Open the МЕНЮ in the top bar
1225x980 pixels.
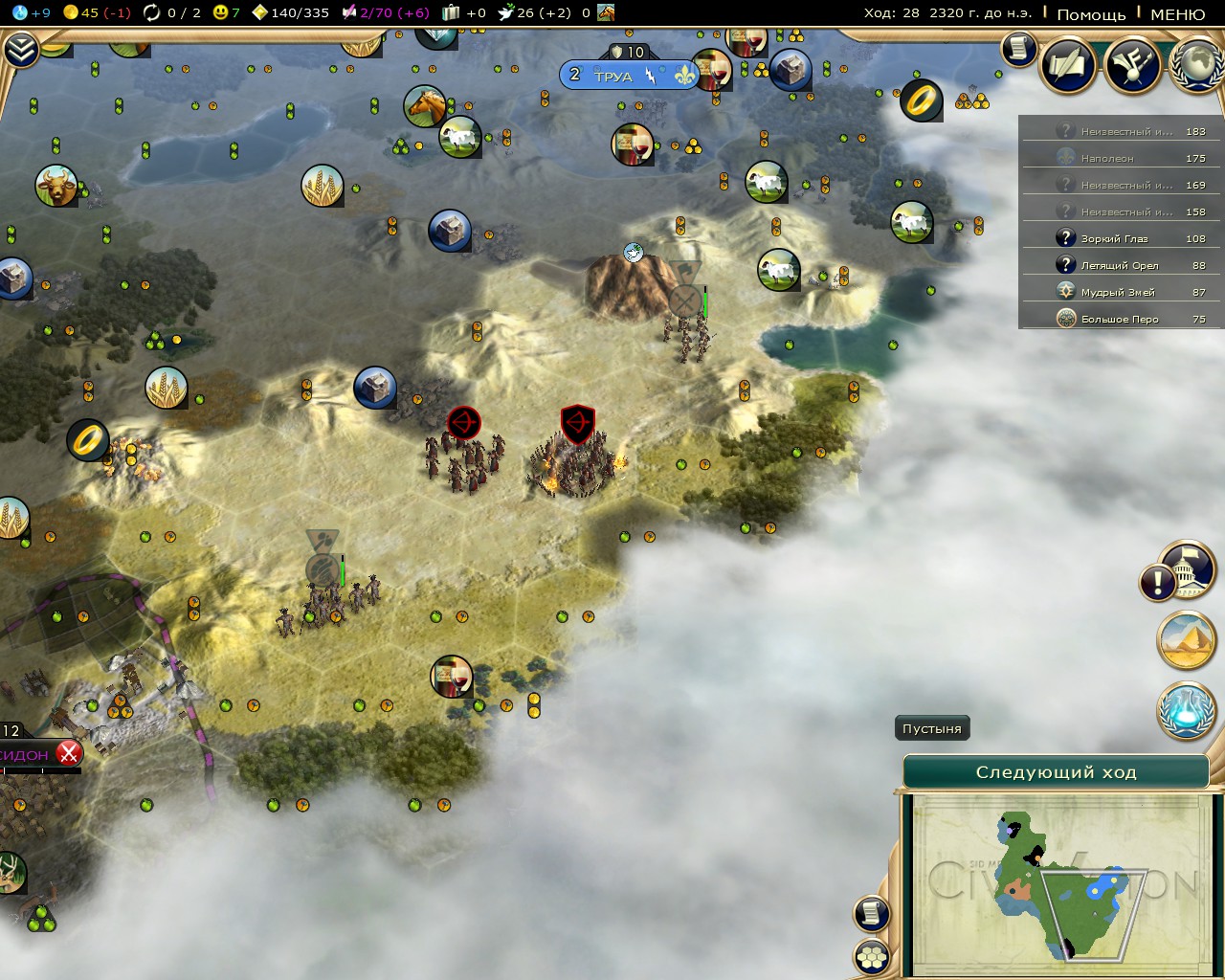point(1177,13)
